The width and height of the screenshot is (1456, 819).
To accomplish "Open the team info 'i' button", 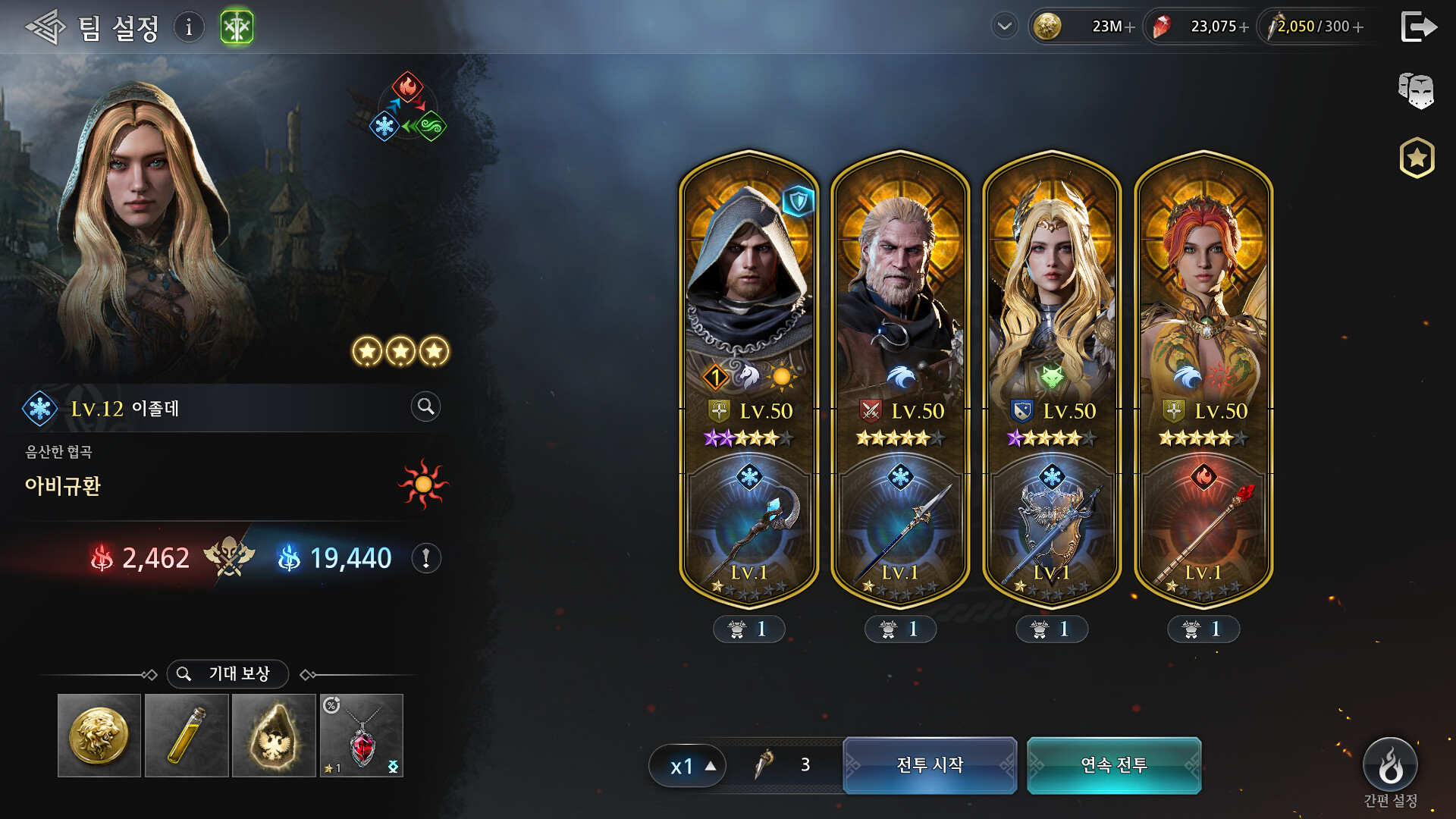I will [189, 28].
